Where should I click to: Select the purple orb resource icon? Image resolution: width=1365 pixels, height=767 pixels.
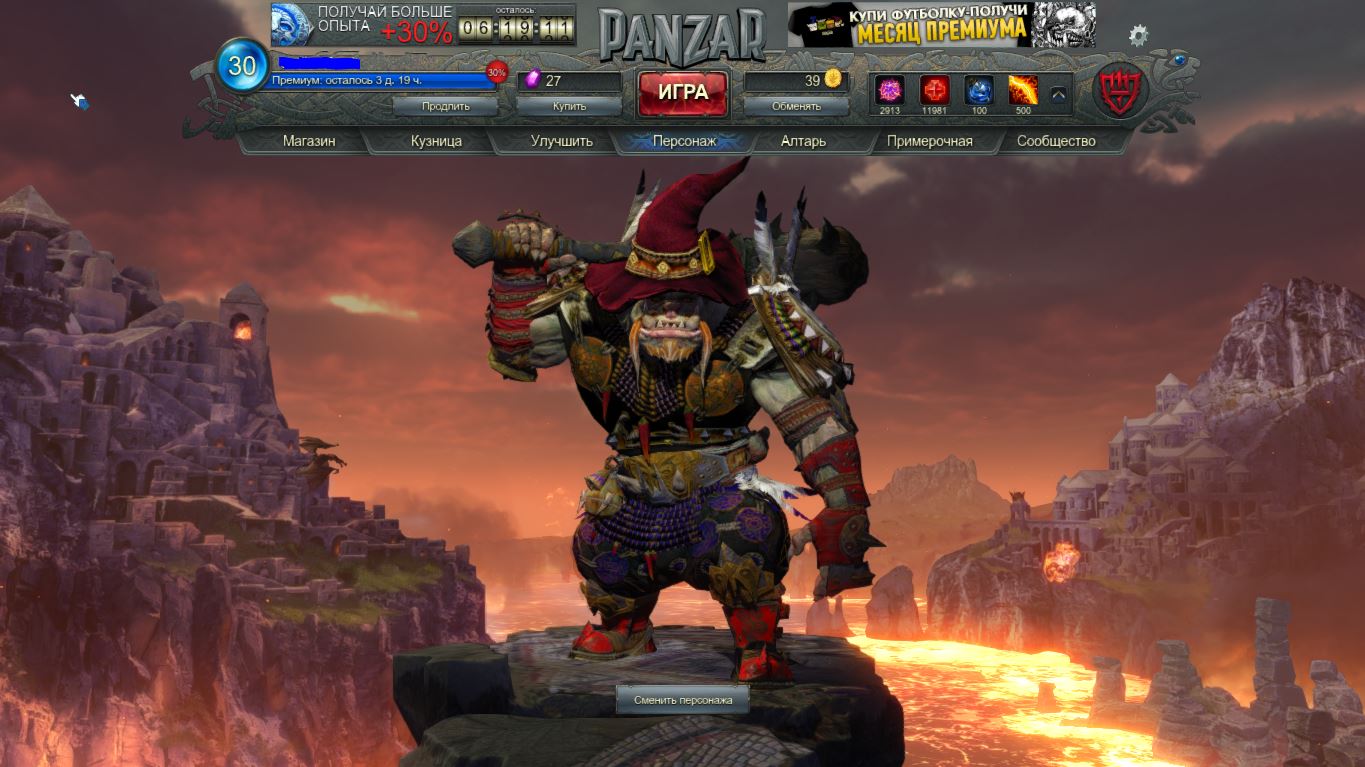[x=889, y=90]
